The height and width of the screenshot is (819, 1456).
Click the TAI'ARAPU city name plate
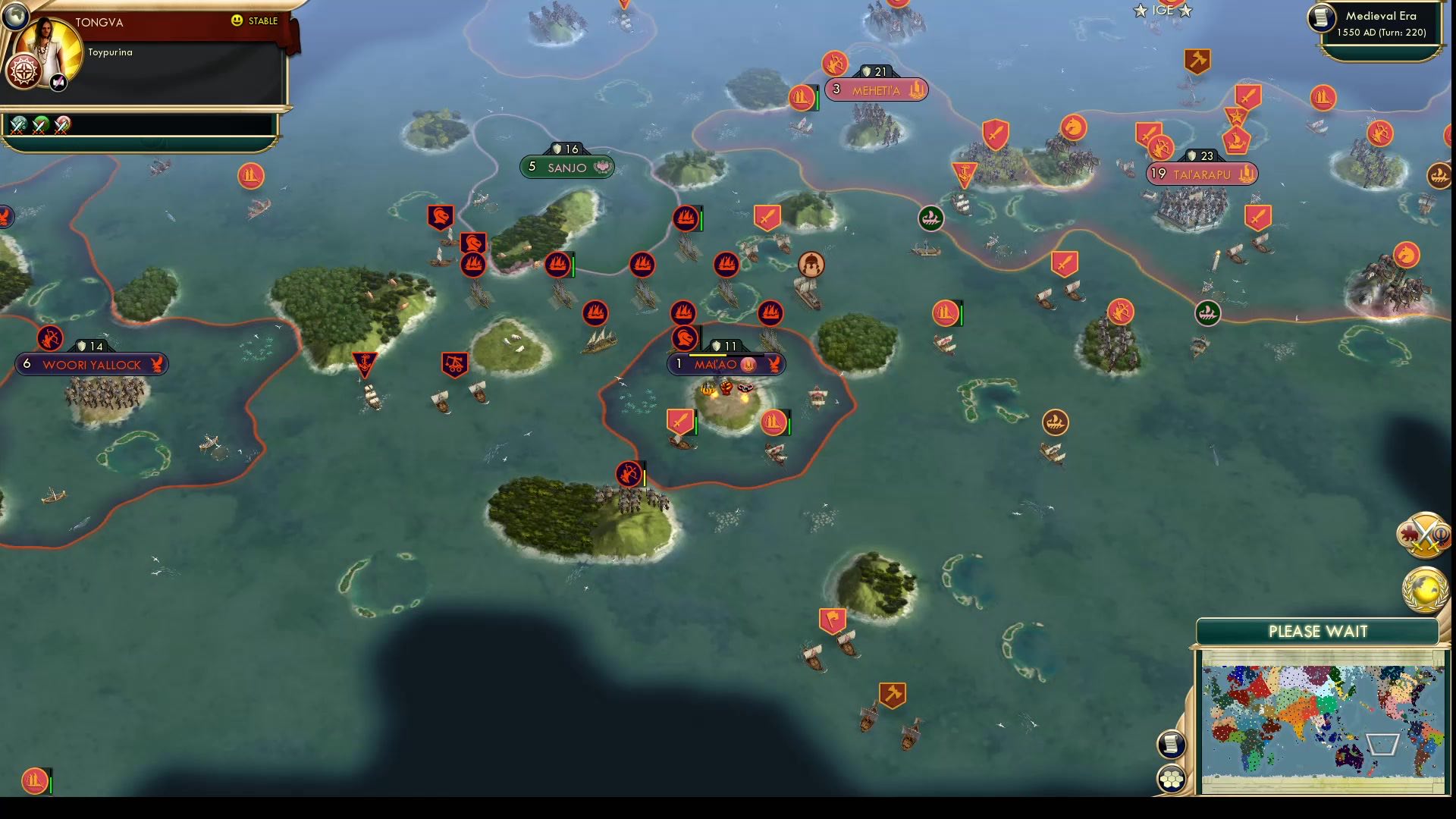[1200, 173]
